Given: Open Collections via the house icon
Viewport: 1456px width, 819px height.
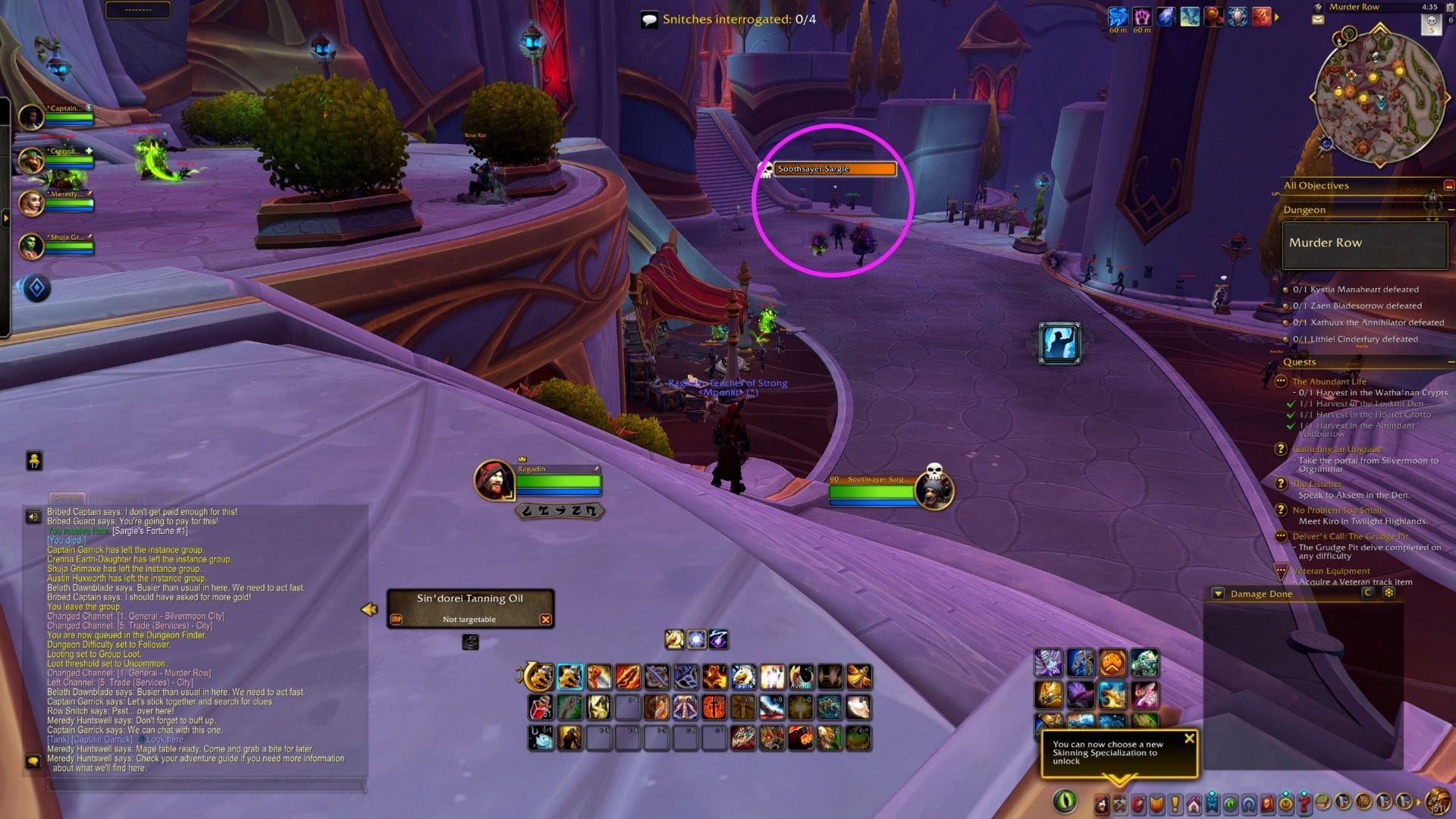Looking at the screenshot, I should point(1194,802).
